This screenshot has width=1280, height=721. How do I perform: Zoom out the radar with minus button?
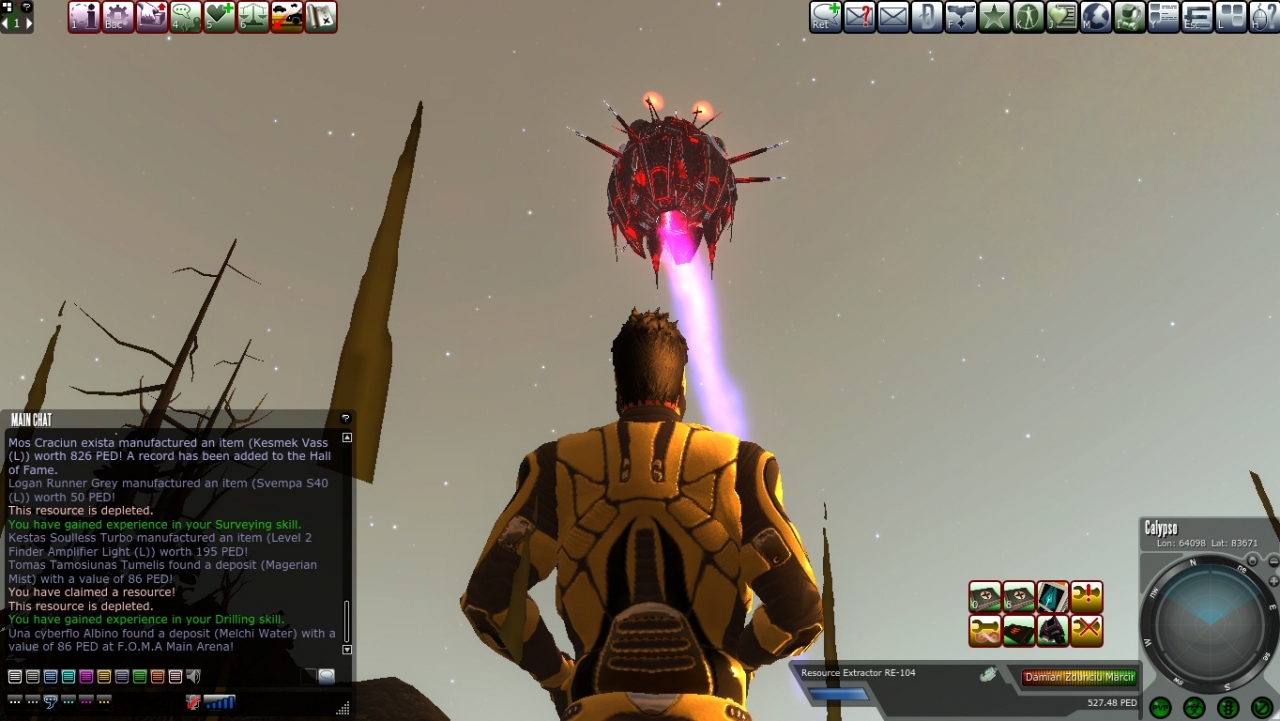(x=1273, y=562)
